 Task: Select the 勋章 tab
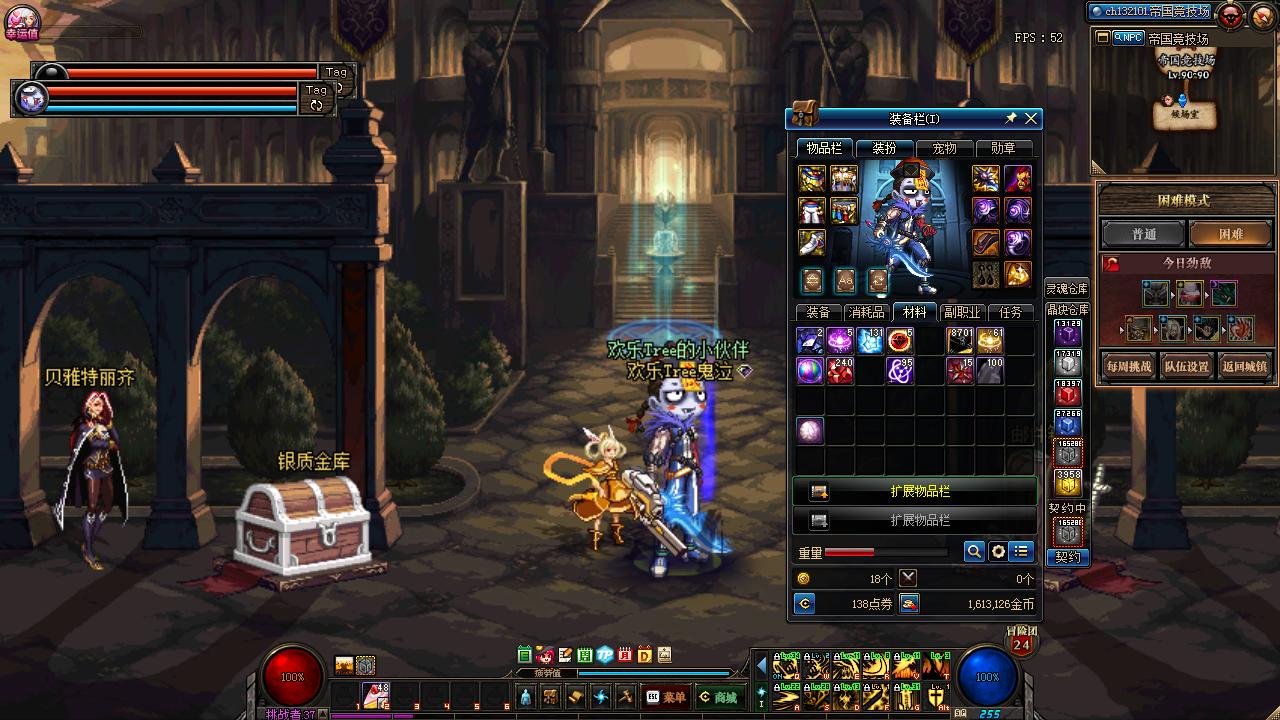click(1003, 148)
